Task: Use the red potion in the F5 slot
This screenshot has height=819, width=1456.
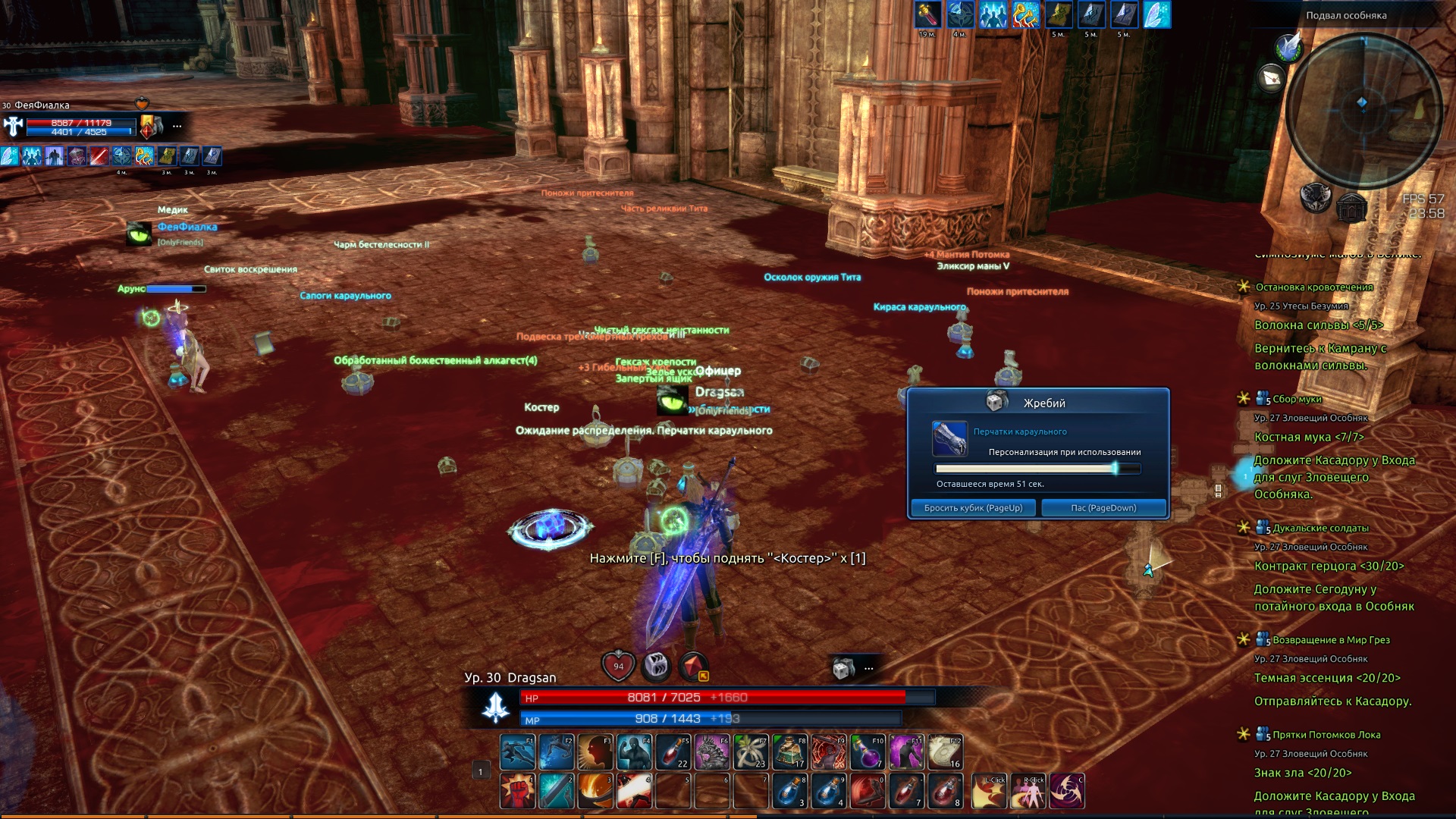Action: click(x=673, y=752)
